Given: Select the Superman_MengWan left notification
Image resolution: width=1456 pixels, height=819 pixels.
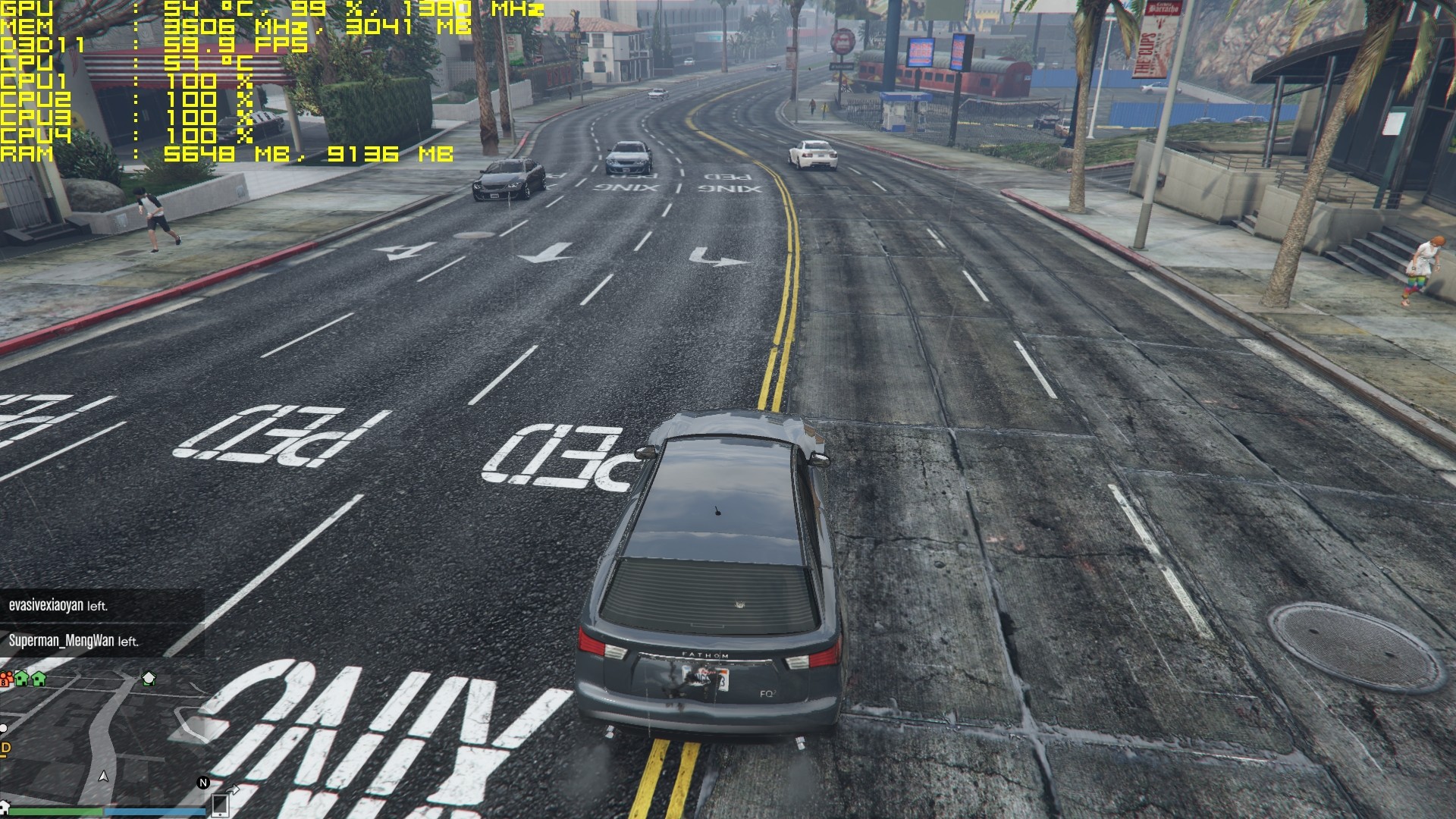Looking at the screenshot, I should 74,641.
